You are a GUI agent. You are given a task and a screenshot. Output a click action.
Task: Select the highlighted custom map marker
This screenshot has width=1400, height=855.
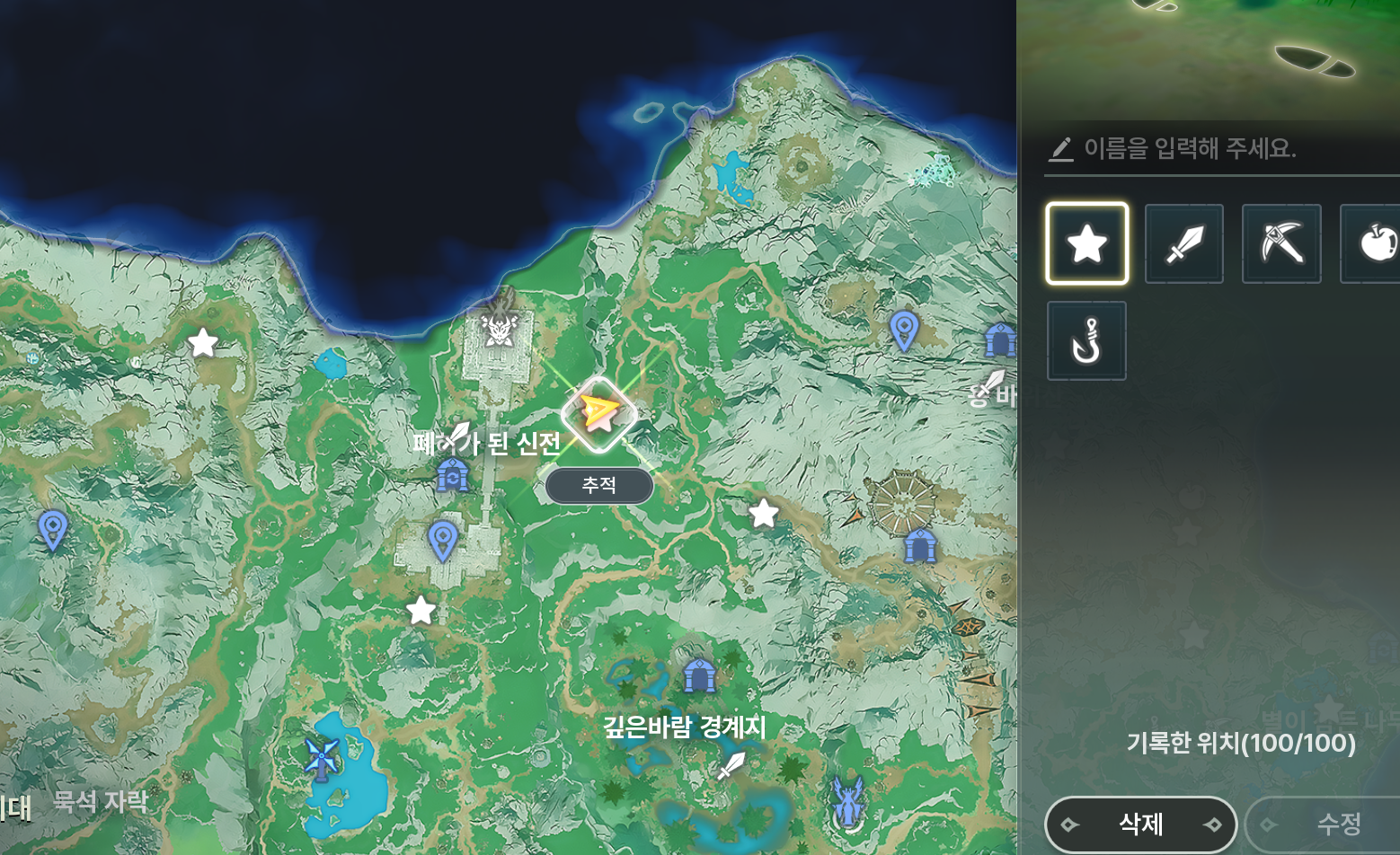coord(599,414)
